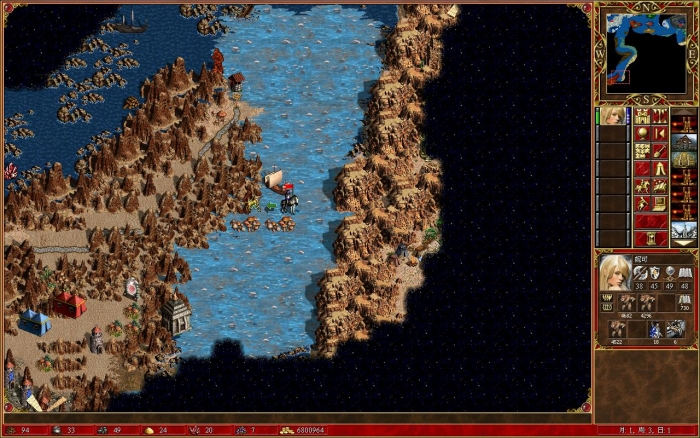Viewport: 700px width, 438px height.
Task: End the turn with the hourglass button
Action: (651, 239)
